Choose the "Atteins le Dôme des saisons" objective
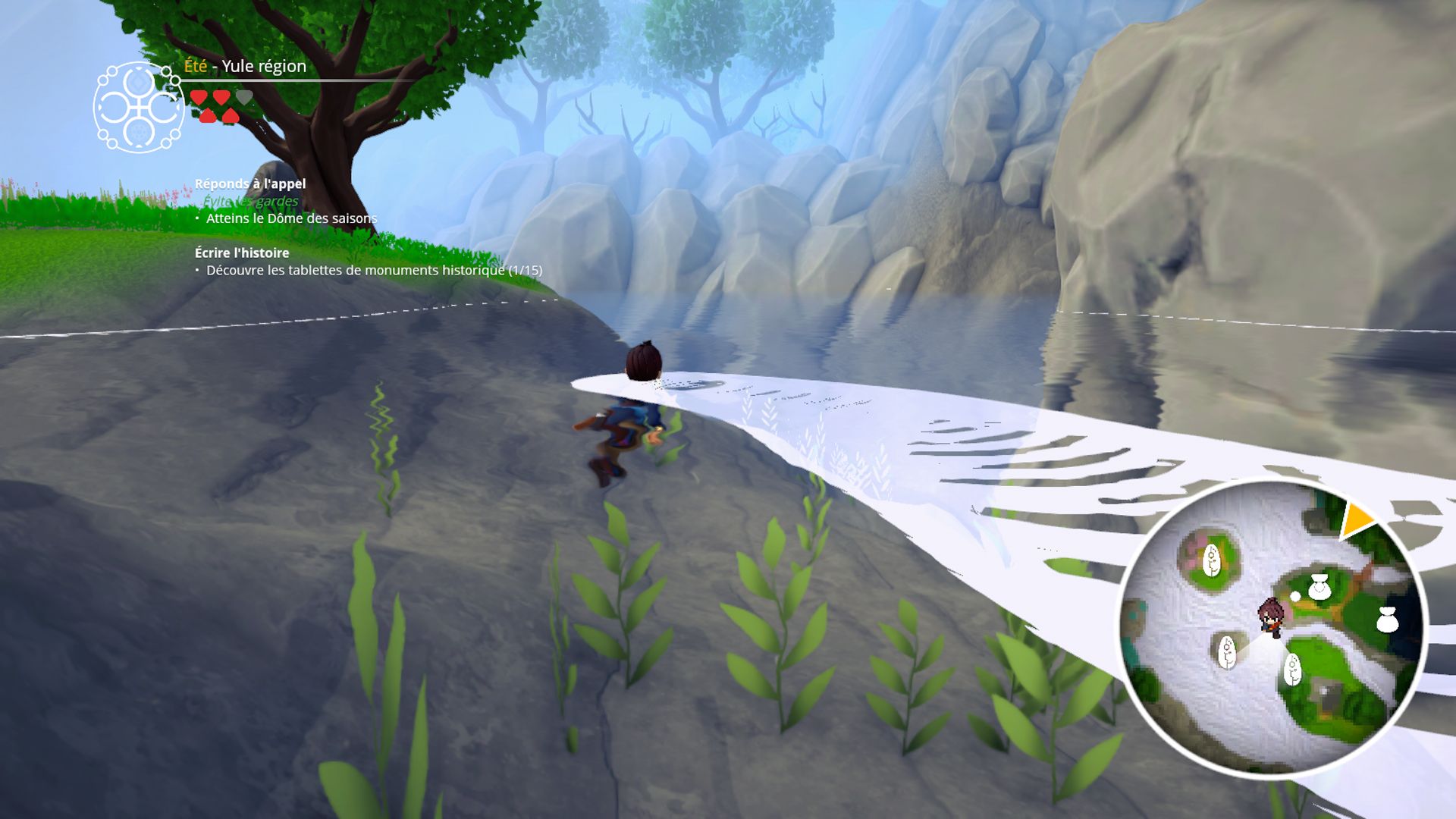Image resolution: width=1456 pixels, height=819 pixels. (291, 218)
